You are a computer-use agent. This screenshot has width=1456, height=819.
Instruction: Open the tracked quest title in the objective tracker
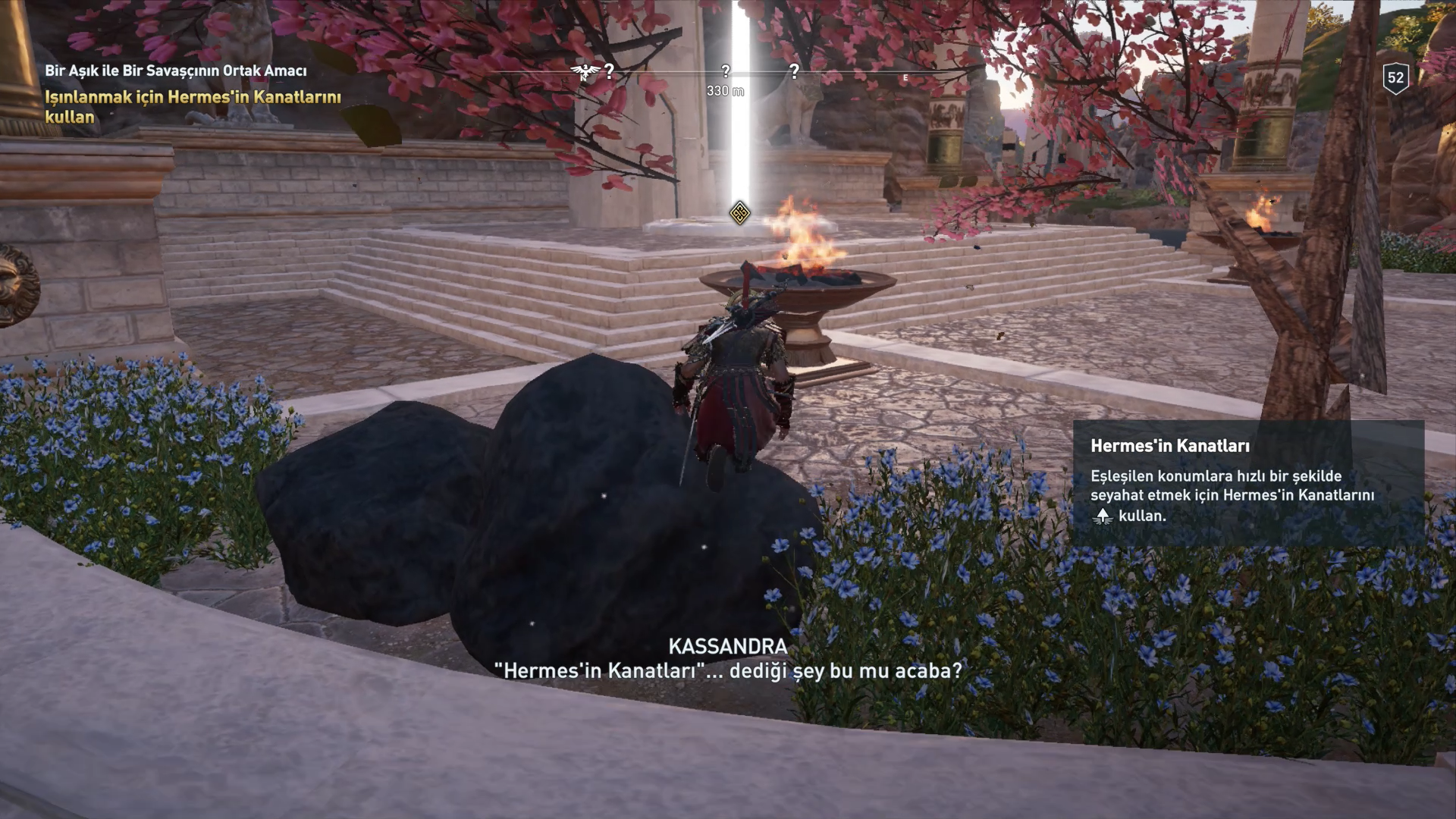176,71
